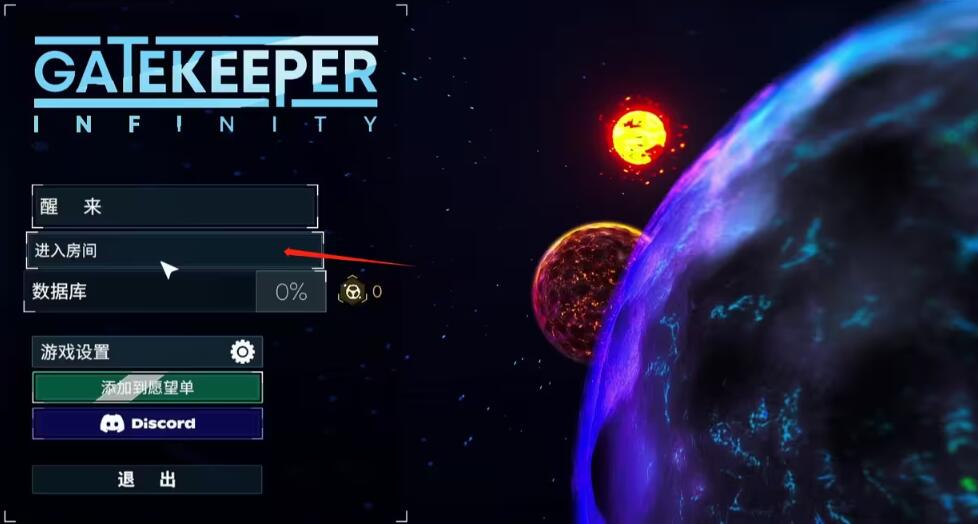Quit the game with 退出

click(147, 479)
